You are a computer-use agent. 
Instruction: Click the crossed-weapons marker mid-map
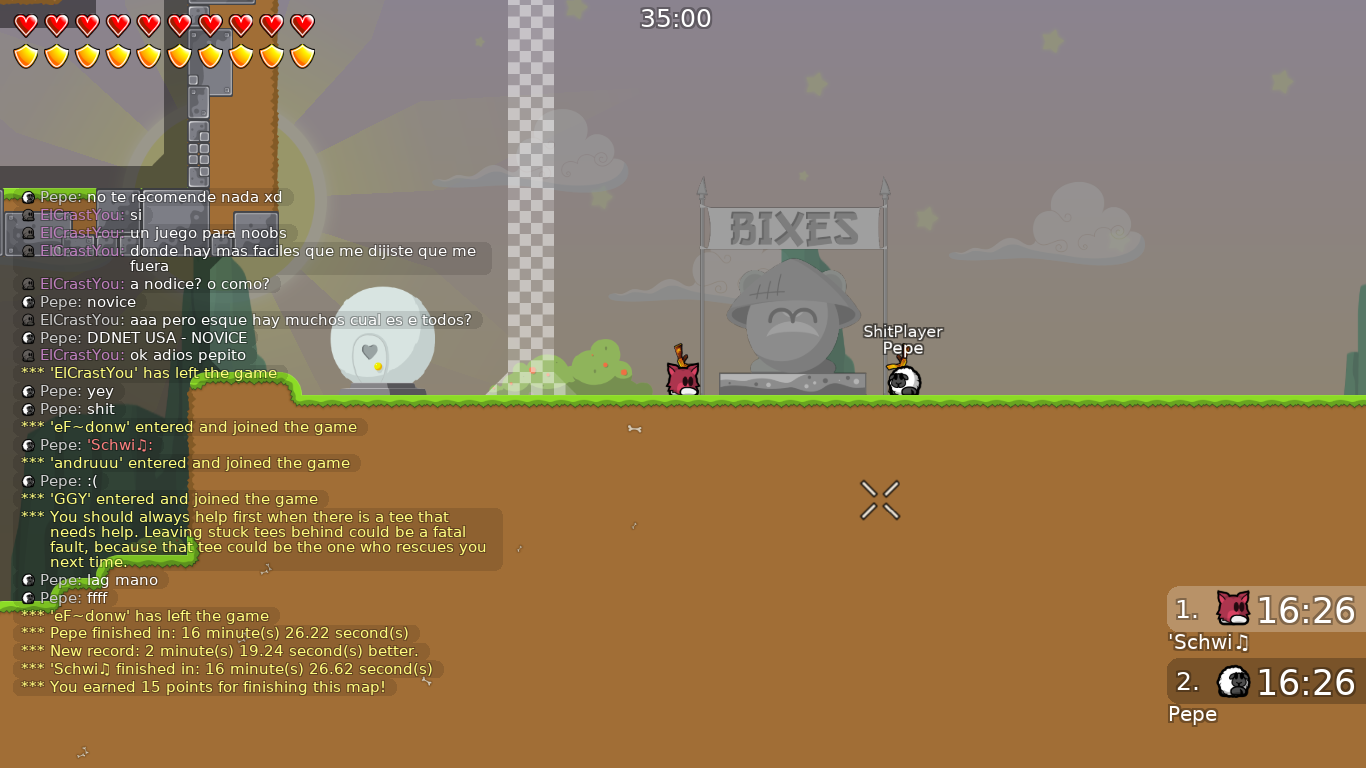(x=880, y=500)
